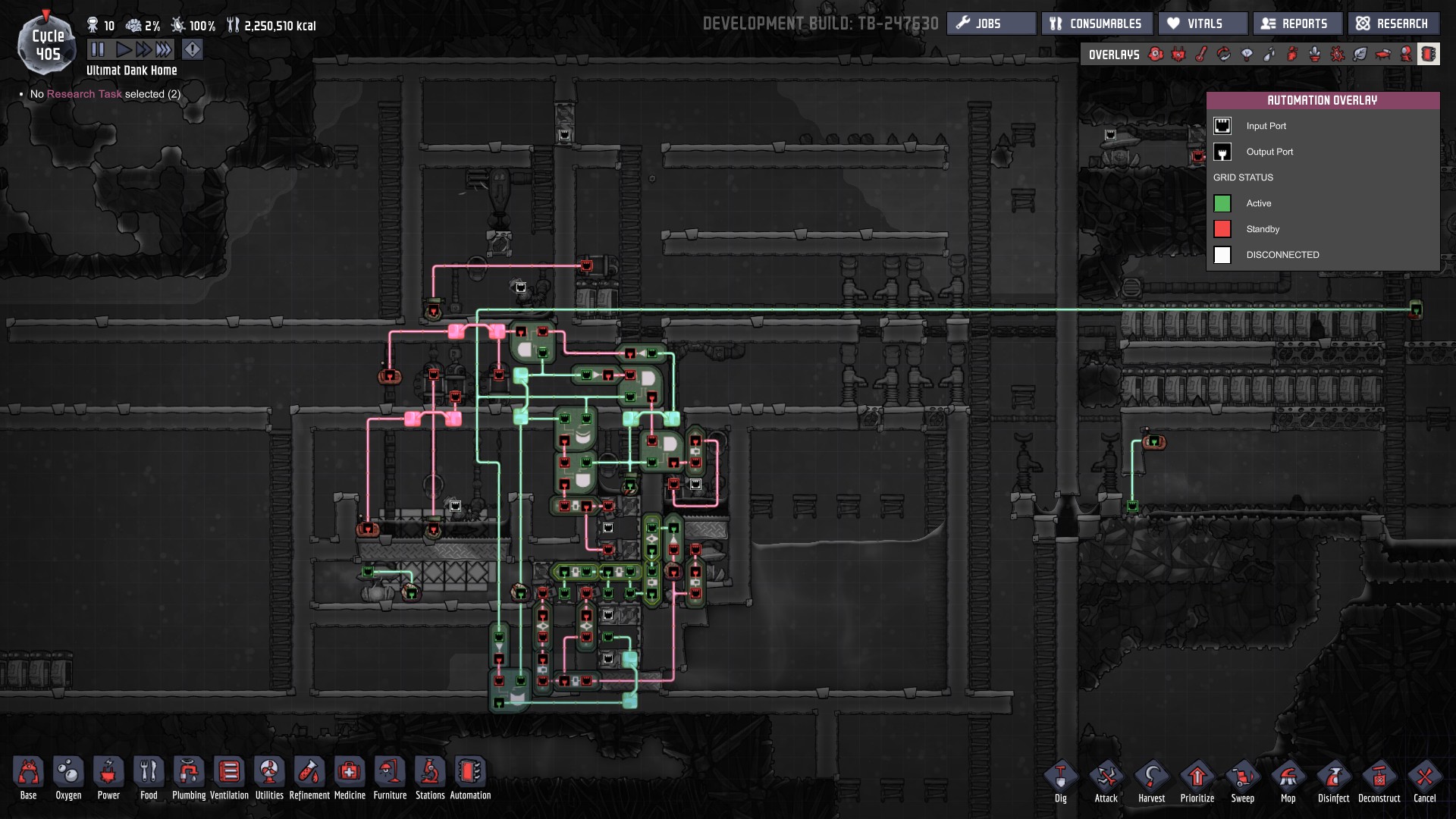Select the Dig tool
Screen dimensions: 1456x819
pos(1060,779)
